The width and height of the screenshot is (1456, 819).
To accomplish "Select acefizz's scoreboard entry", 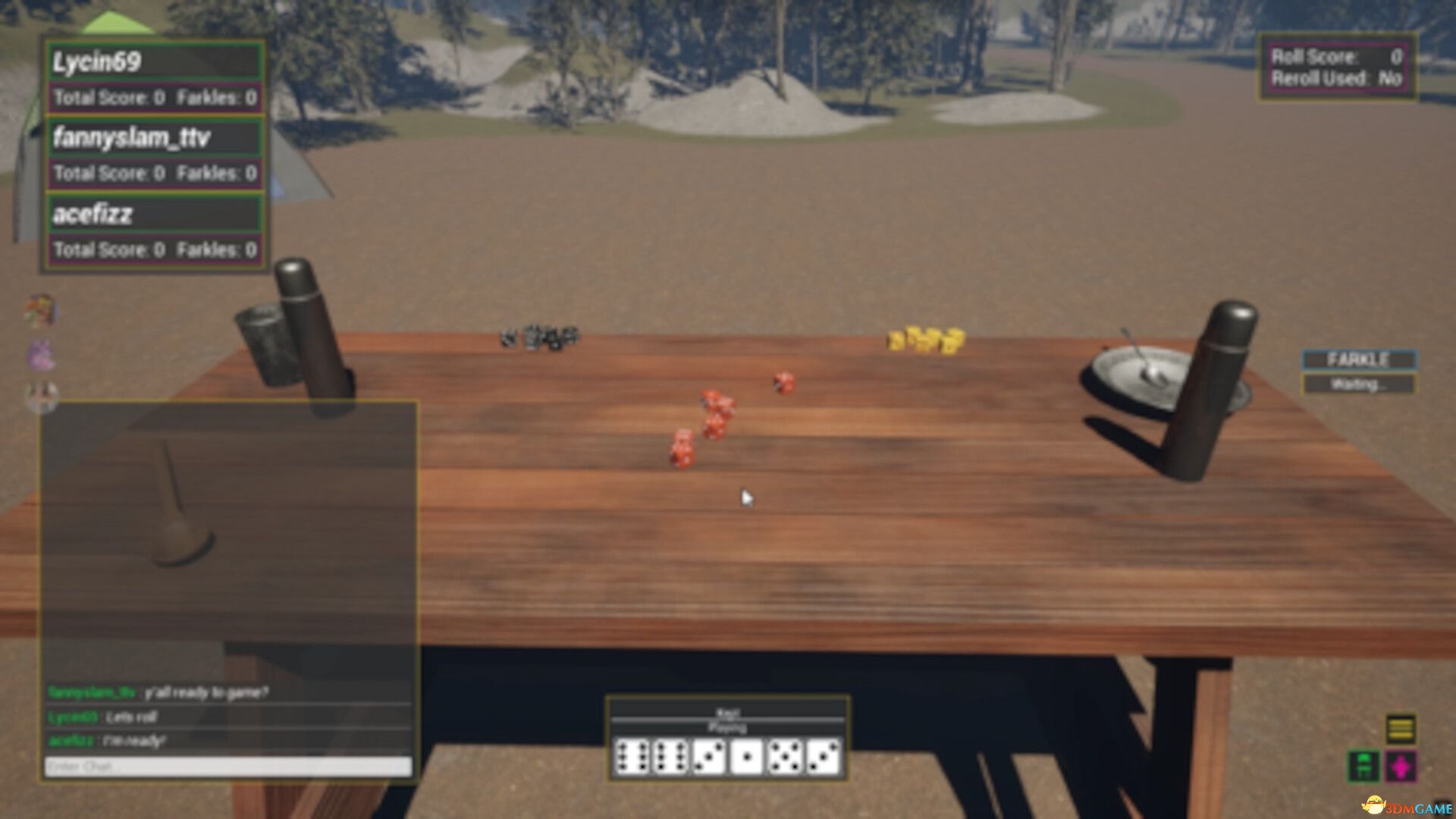I will tap(152, 215).
